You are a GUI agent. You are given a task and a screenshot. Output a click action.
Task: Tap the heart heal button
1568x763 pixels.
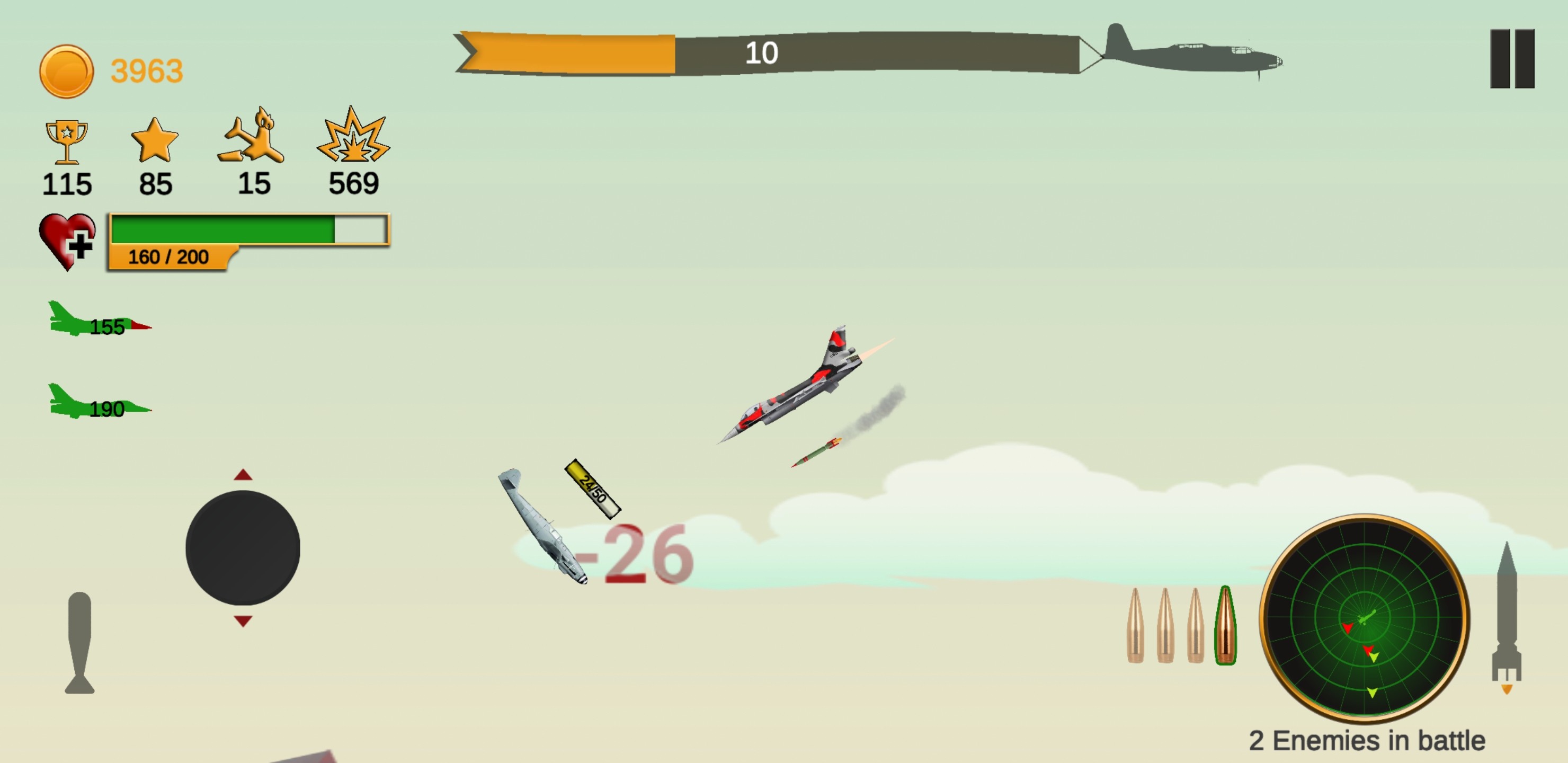coord(67,241)
